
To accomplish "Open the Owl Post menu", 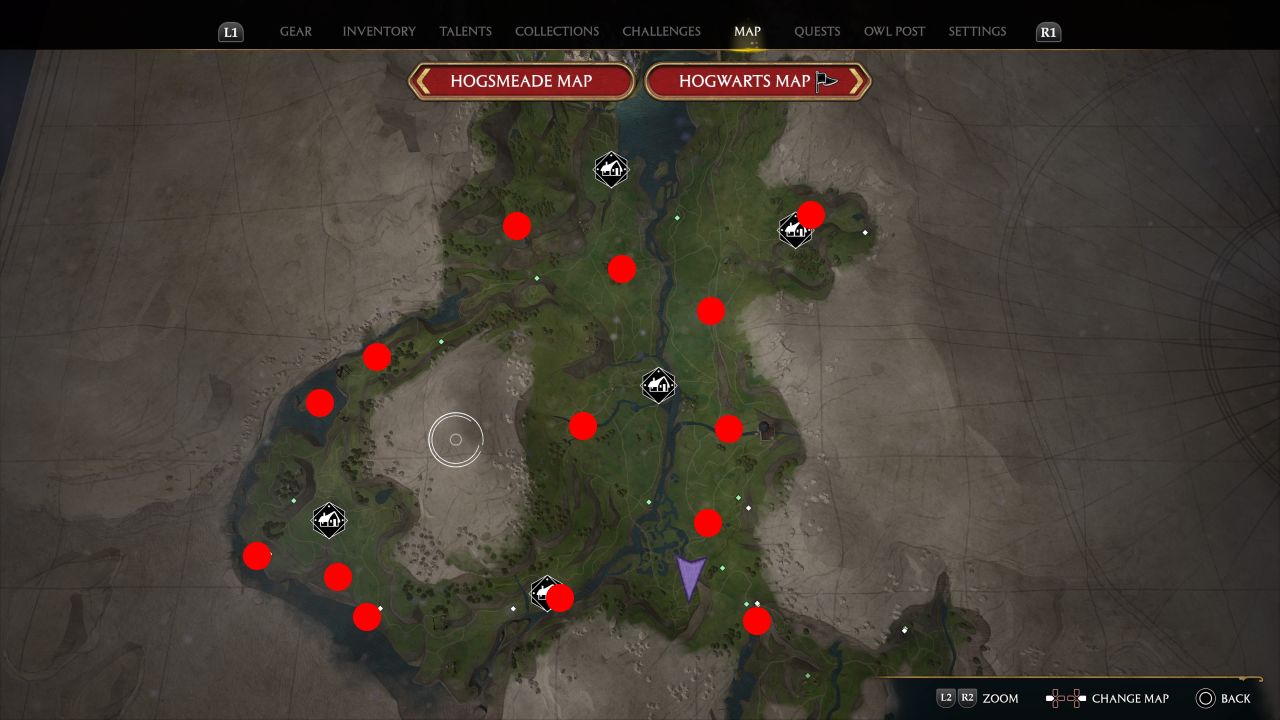I will [894, 31].
